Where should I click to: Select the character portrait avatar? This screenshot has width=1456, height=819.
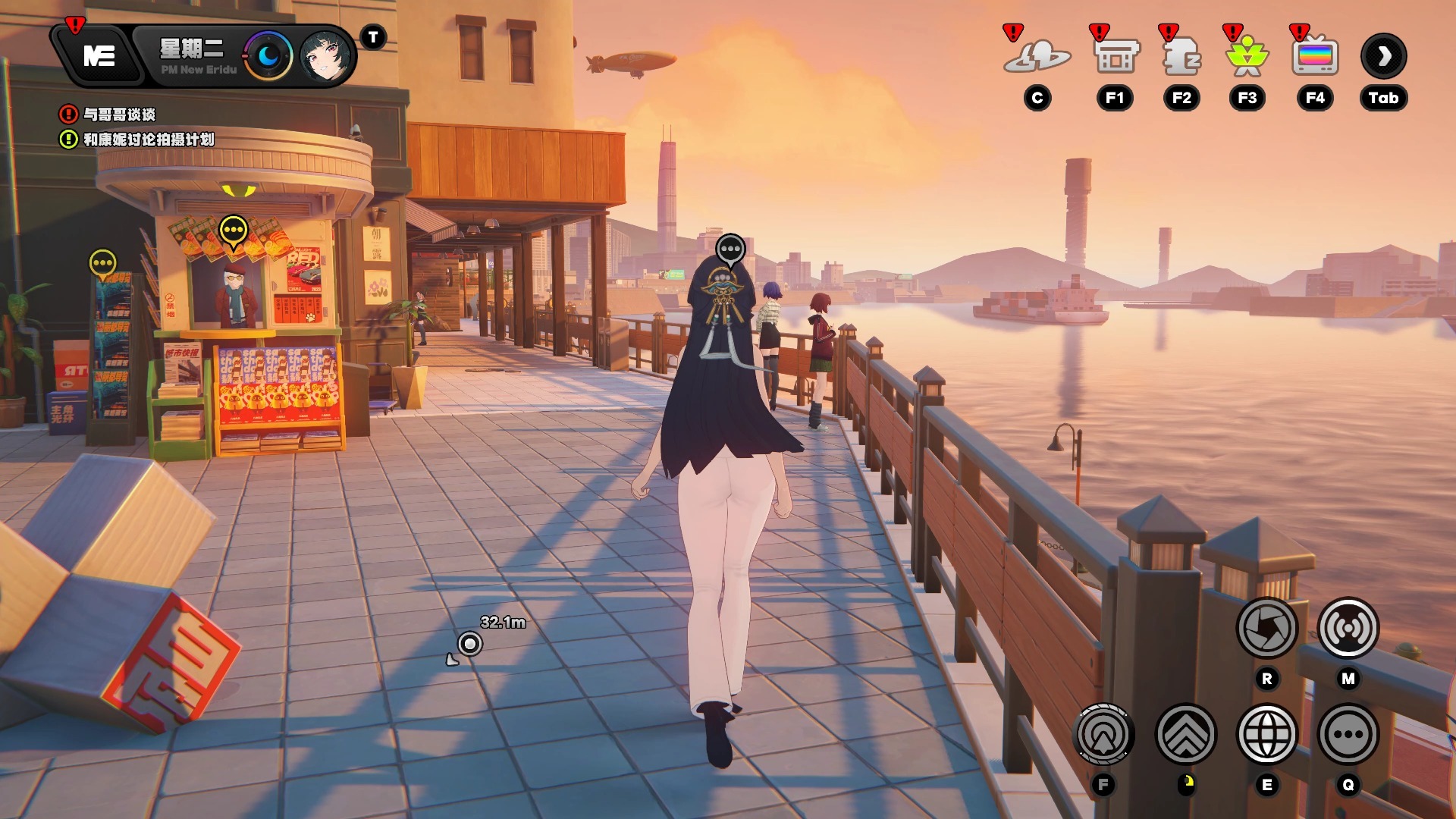click(326, 55)
